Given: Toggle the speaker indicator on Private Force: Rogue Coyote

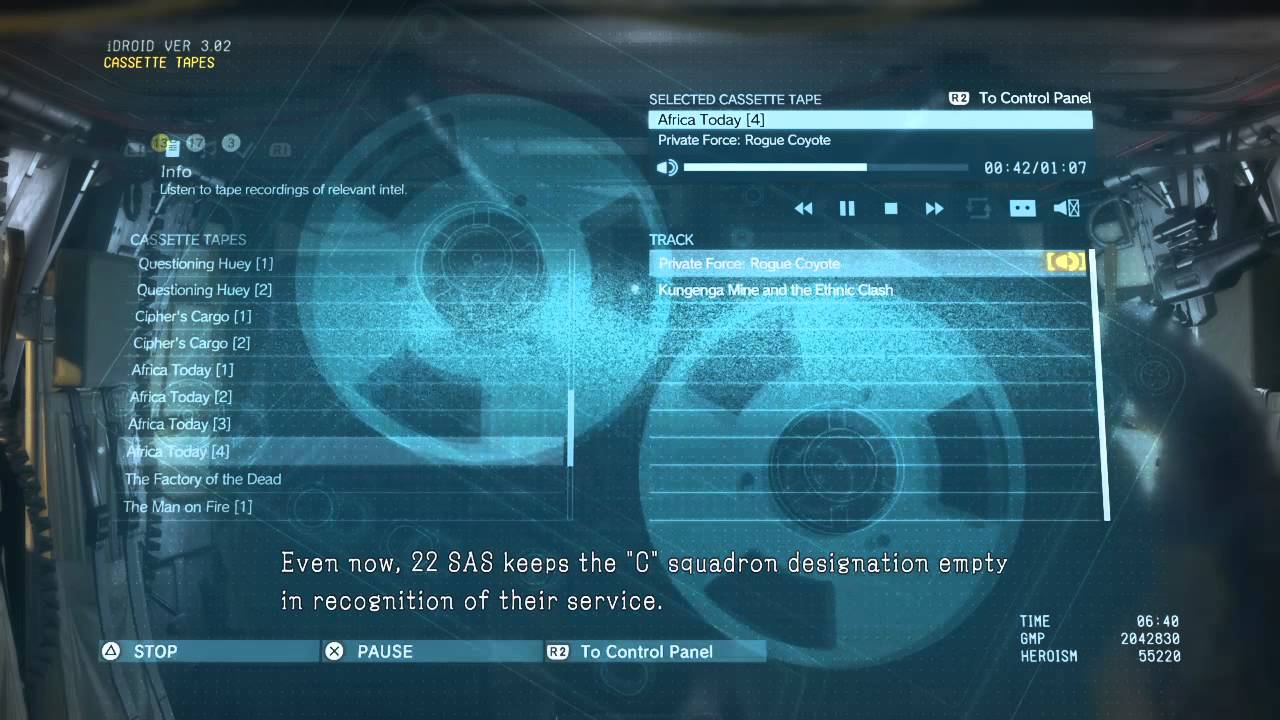Looking at the screenshot, I should point(1066,262).
